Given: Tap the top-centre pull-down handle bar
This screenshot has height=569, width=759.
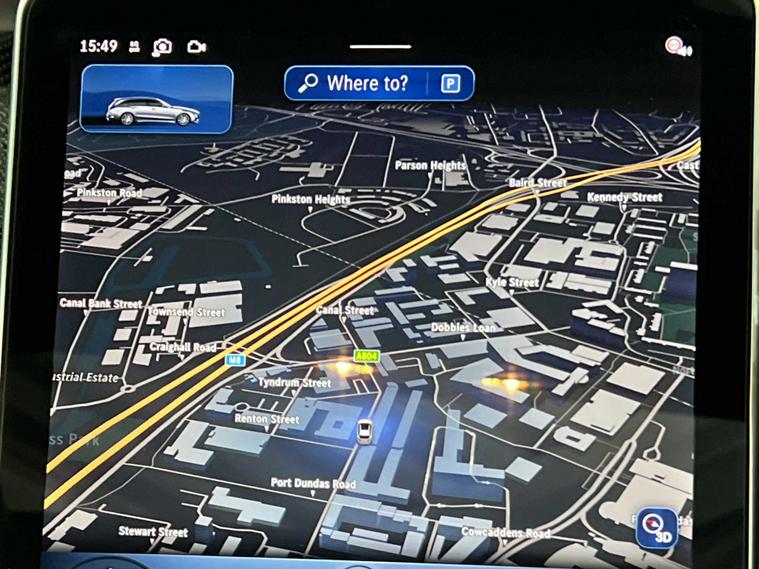Looking at the screenshot, I should tap(380, 46).
